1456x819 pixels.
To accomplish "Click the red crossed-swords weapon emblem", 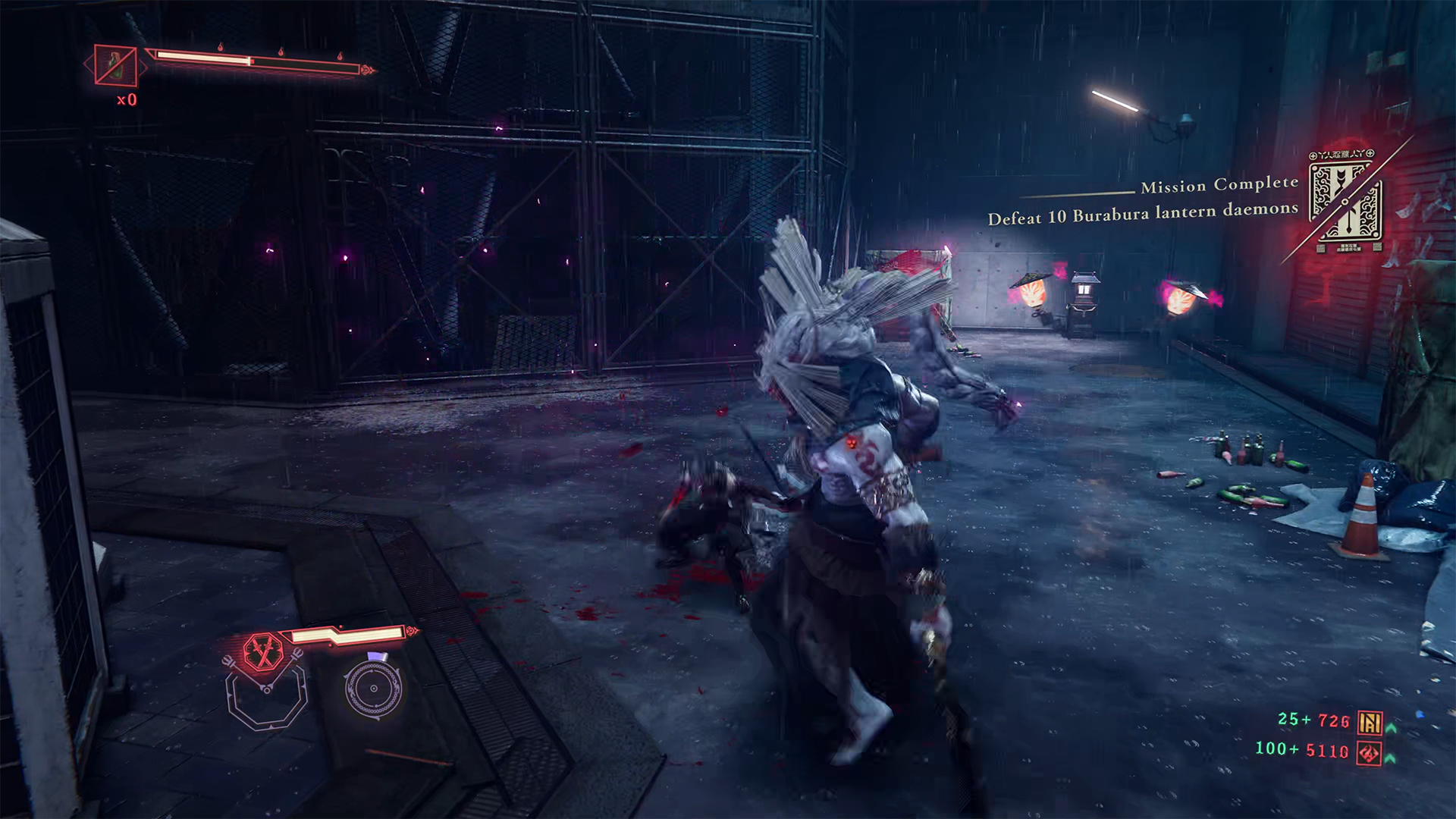I will [262, 651].
